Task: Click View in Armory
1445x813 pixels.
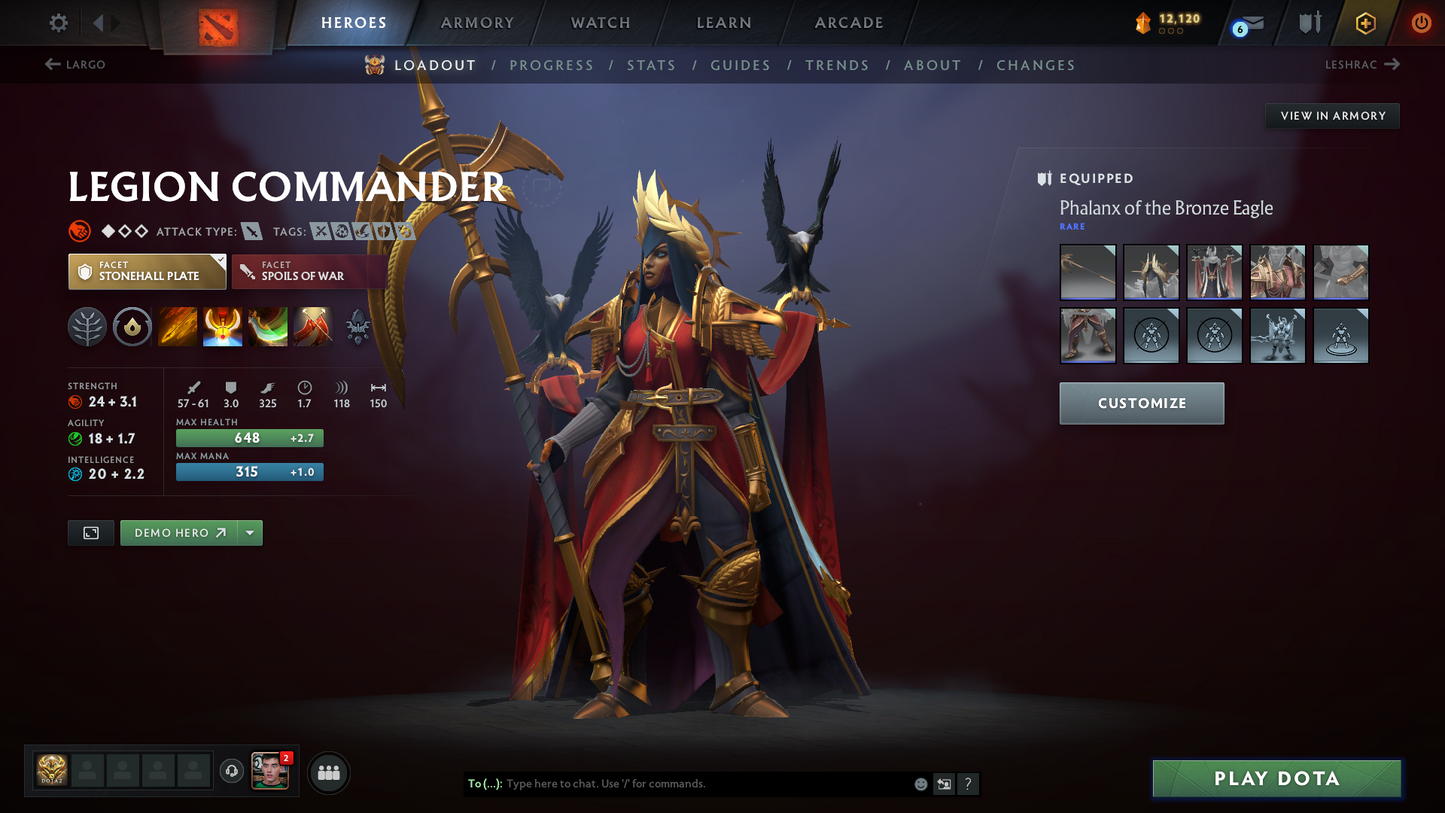Action: [1332, 115]
